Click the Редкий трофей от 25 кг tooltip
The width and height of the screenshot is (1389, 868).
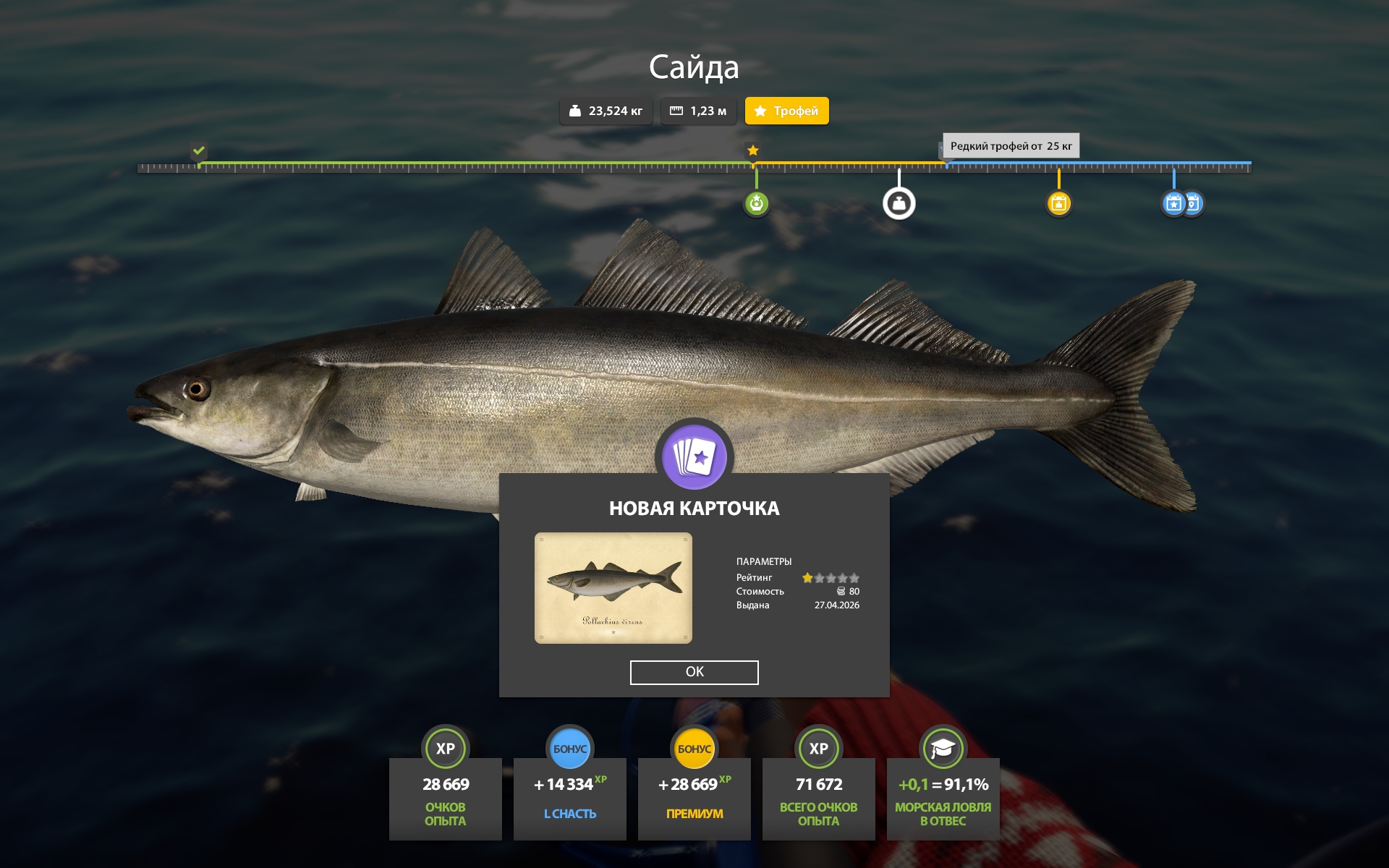coord(1011,145)
